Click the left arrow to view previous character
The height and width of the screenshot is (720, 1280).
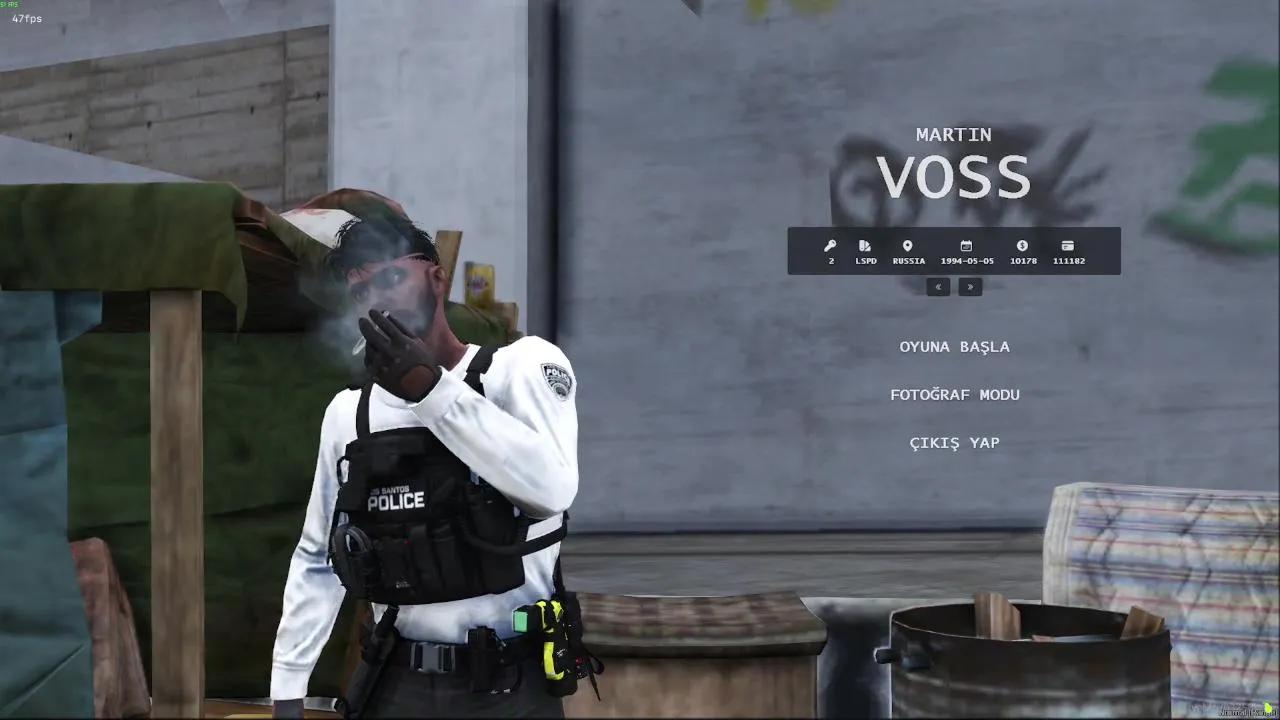coord(938,287)
